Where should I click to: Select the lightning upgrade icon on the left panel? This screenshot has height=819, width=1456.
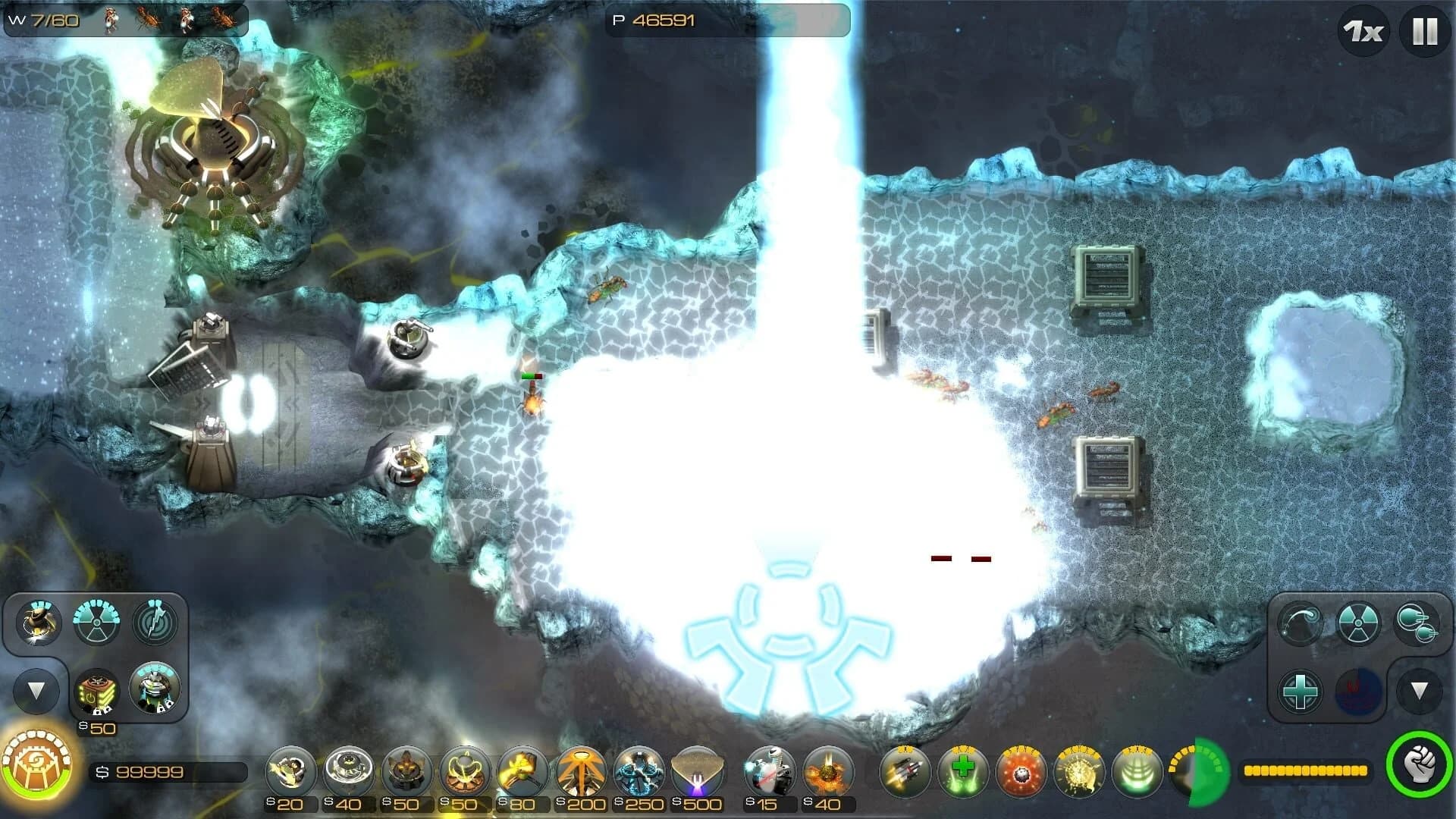point(155,623)
